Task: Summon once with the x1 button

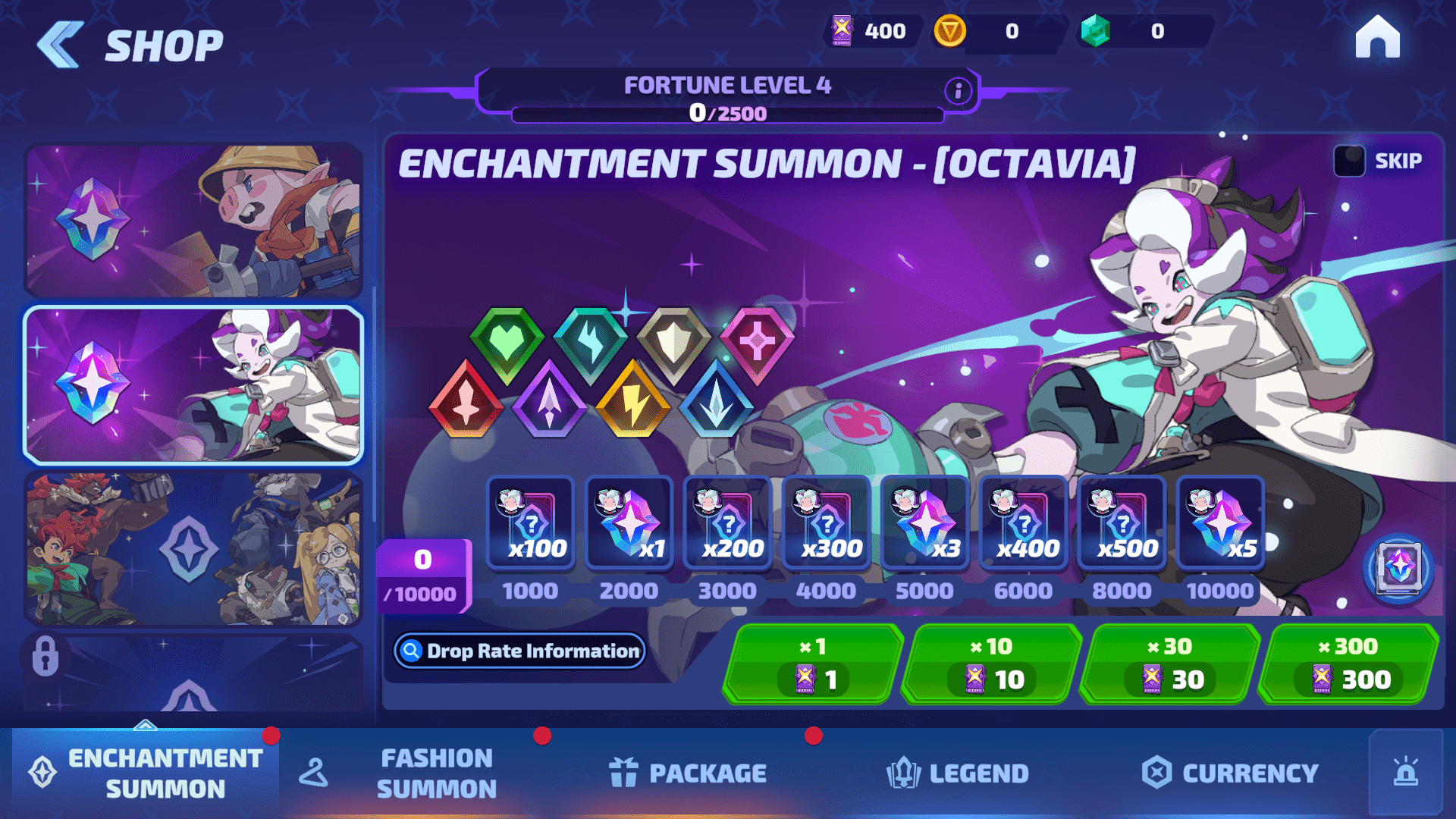Action: [813, 664]
